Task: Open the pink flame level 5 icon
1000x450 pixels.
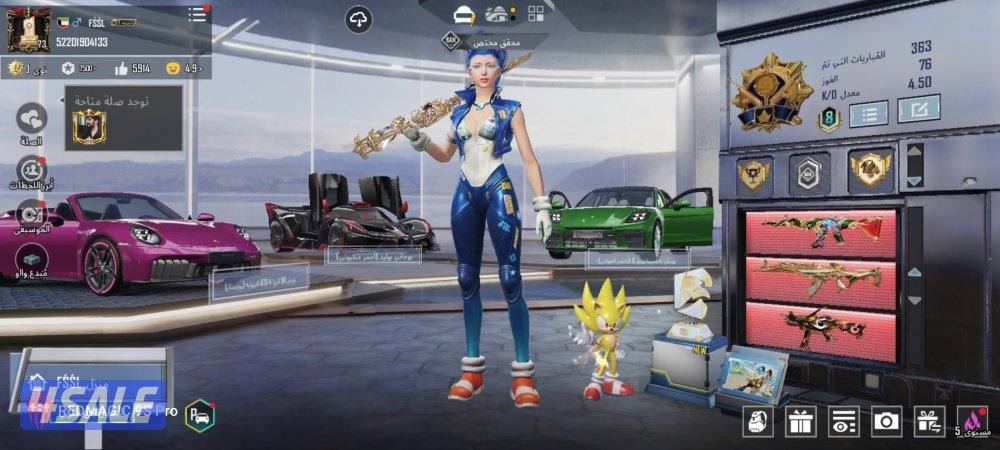Action: click(972, 421)
